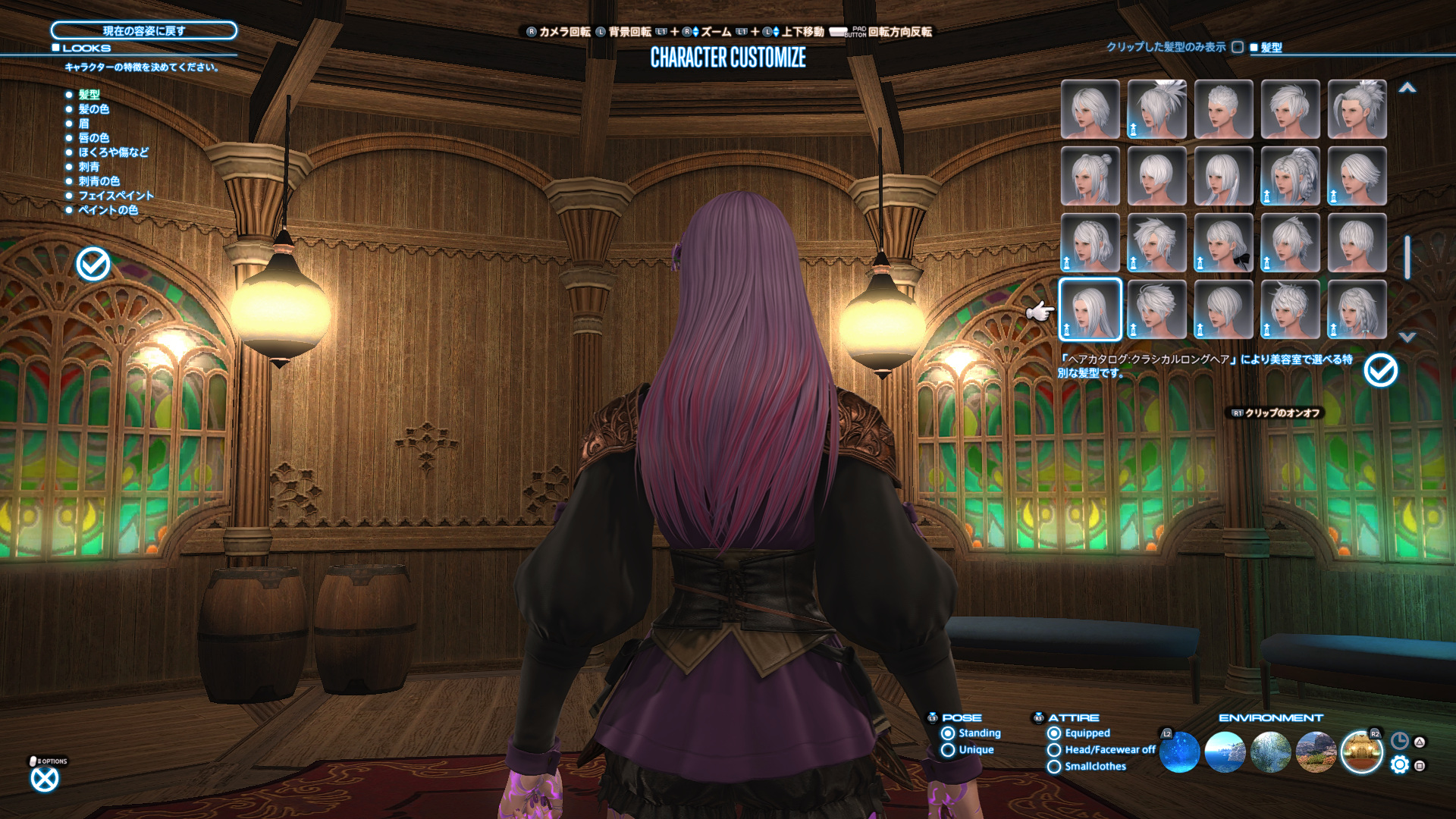Select the フェイスペイント entry
Screen dimensions: 1456x819
click(x=115, y=196)
